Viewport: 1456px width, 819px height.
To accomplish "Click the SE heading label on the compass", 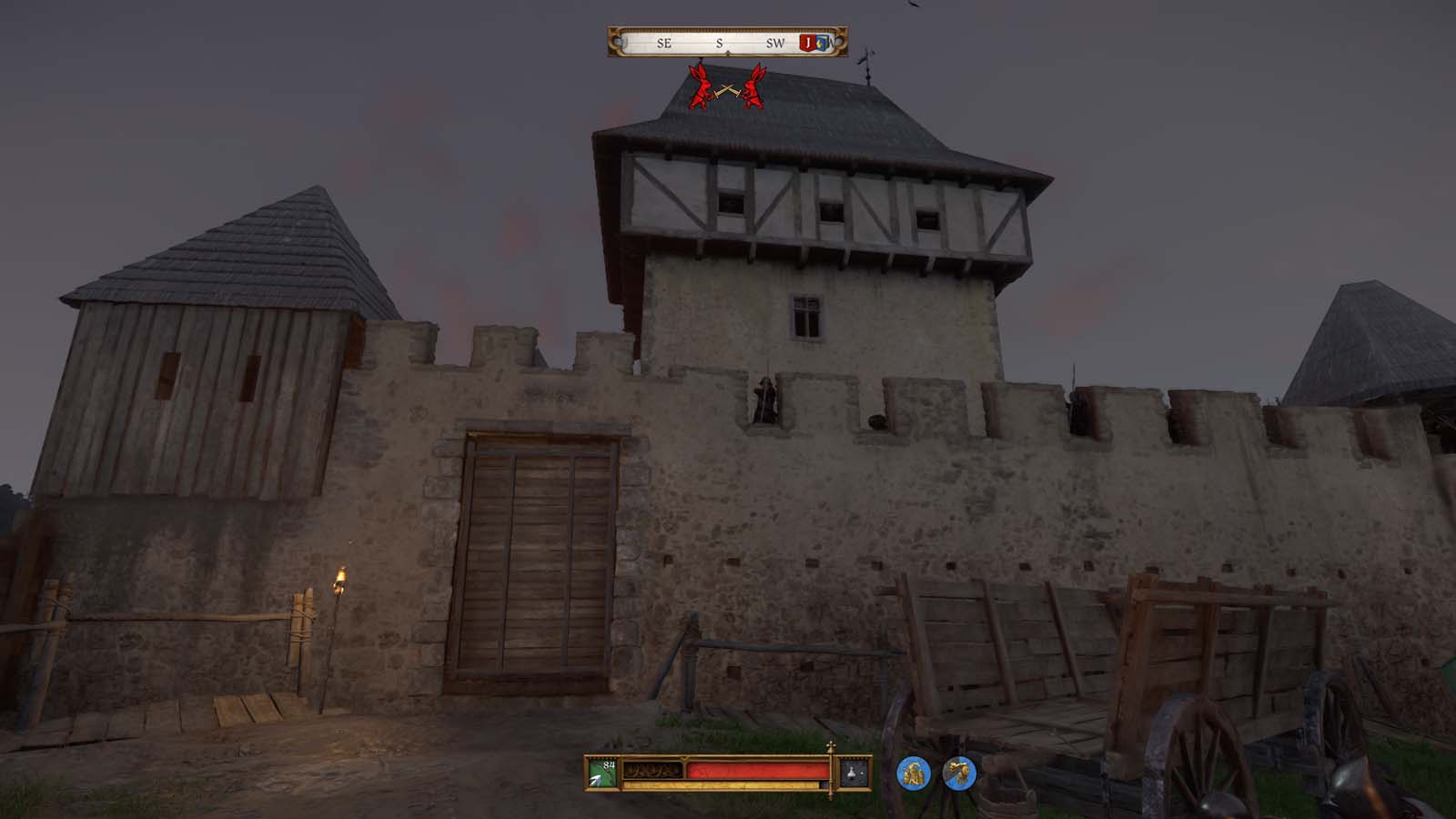I will point(664,43).
